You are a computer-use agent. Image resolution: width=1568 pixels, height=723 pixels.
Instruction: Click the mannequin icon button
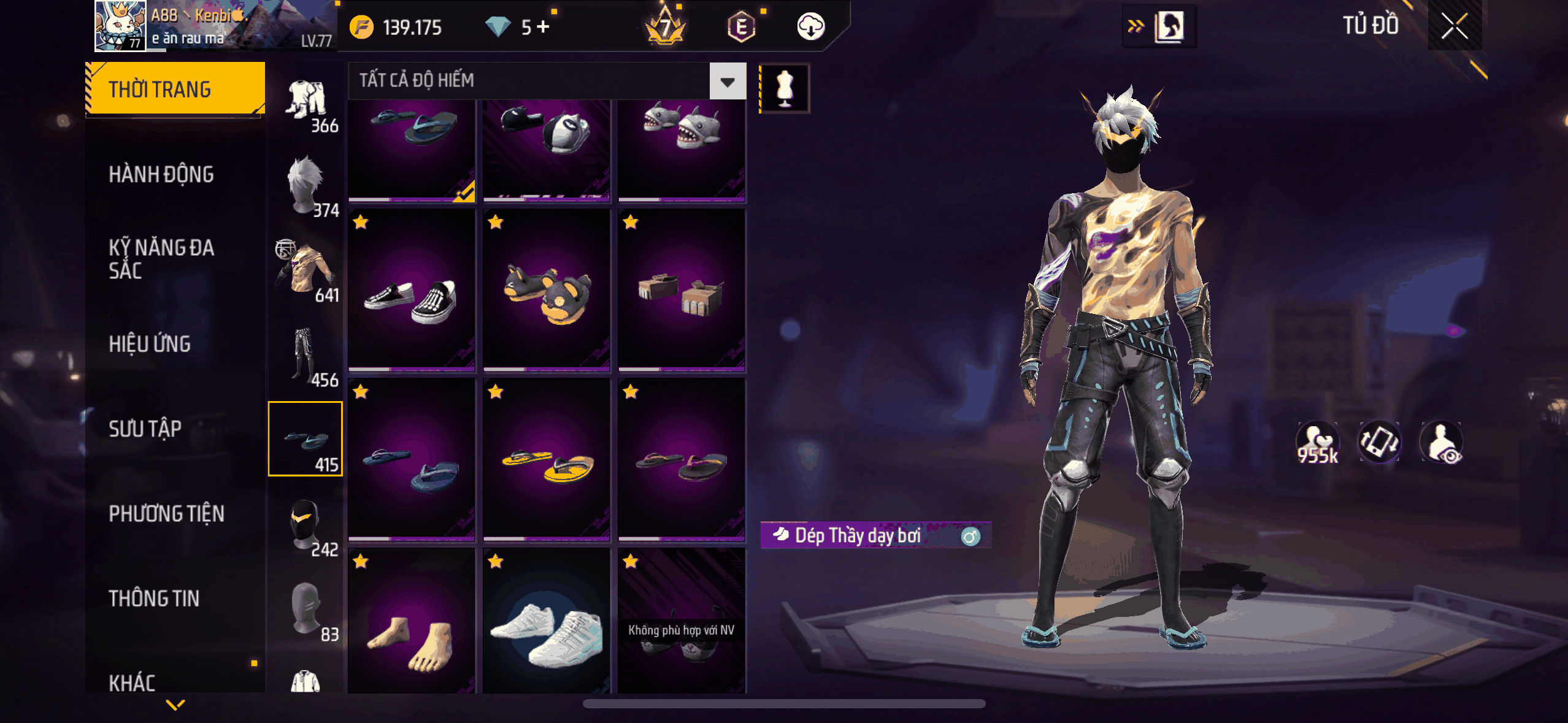785,88
